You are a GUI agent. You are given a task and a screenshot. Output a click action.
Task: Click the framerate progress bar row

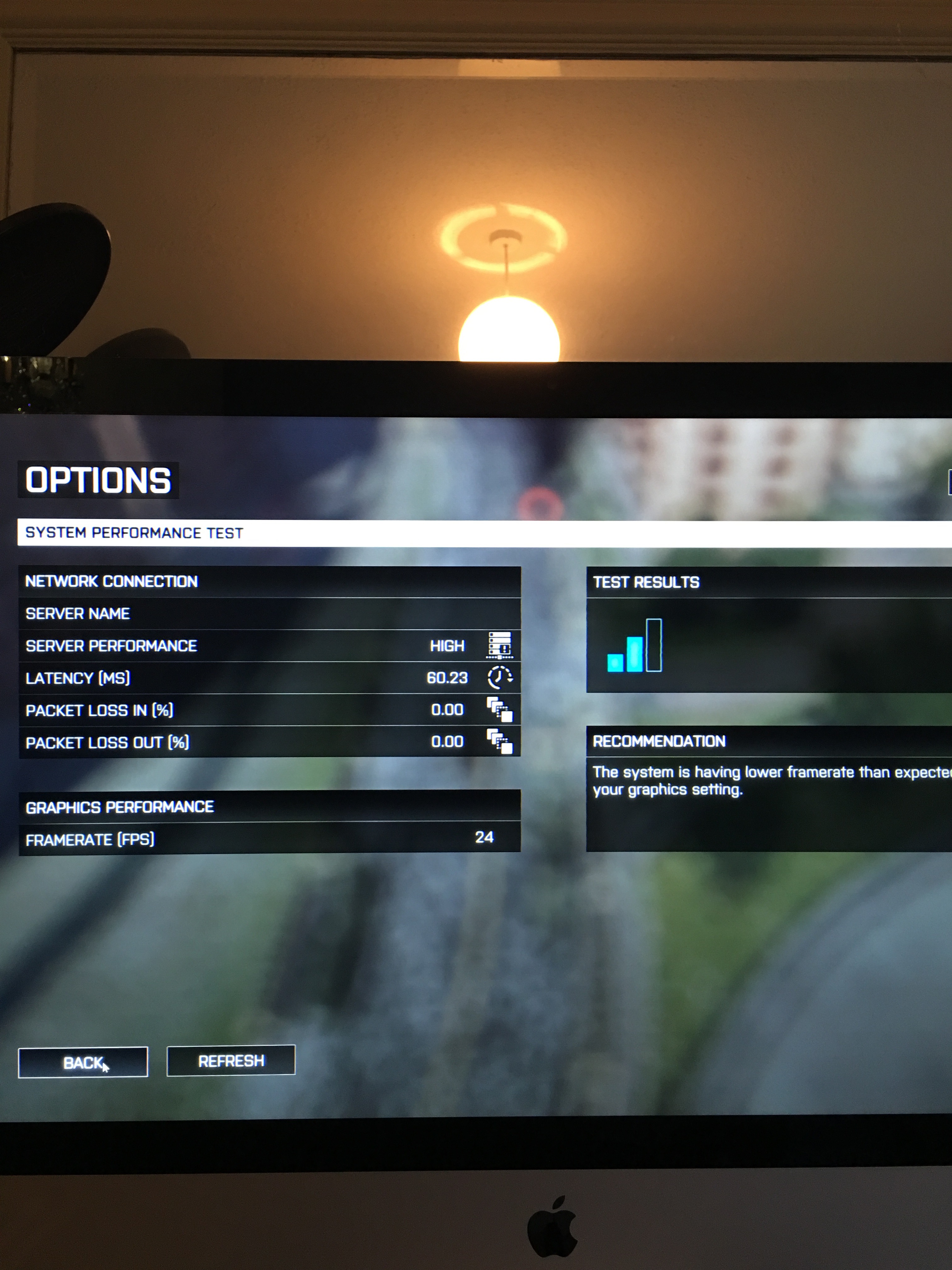(270, 837)
